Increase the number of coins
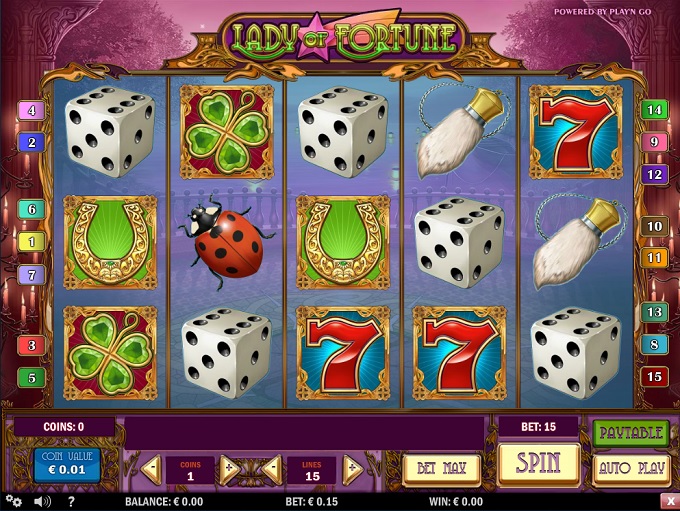The width and height of the screenshot is (680, 511). tap(230, 467)
